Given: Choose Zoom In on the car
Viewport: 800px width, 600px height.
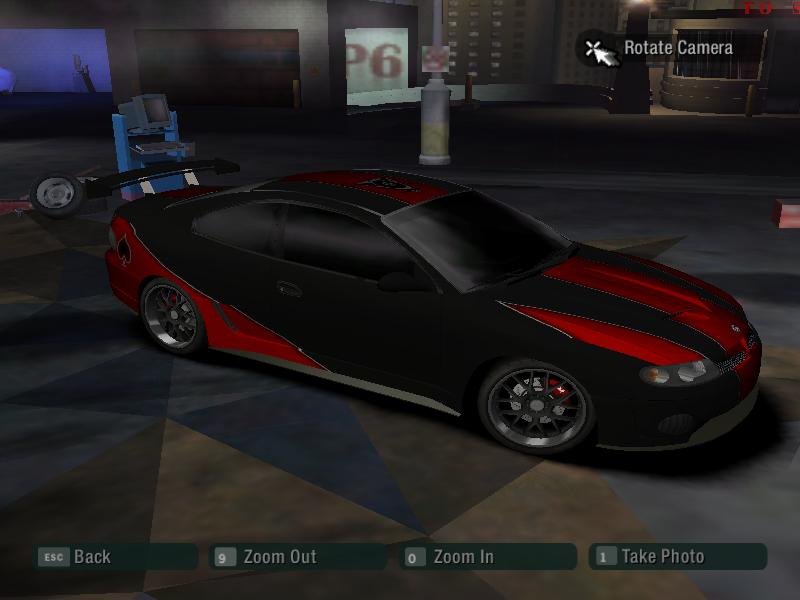Looking at the screenshot, I should (462, 557).
